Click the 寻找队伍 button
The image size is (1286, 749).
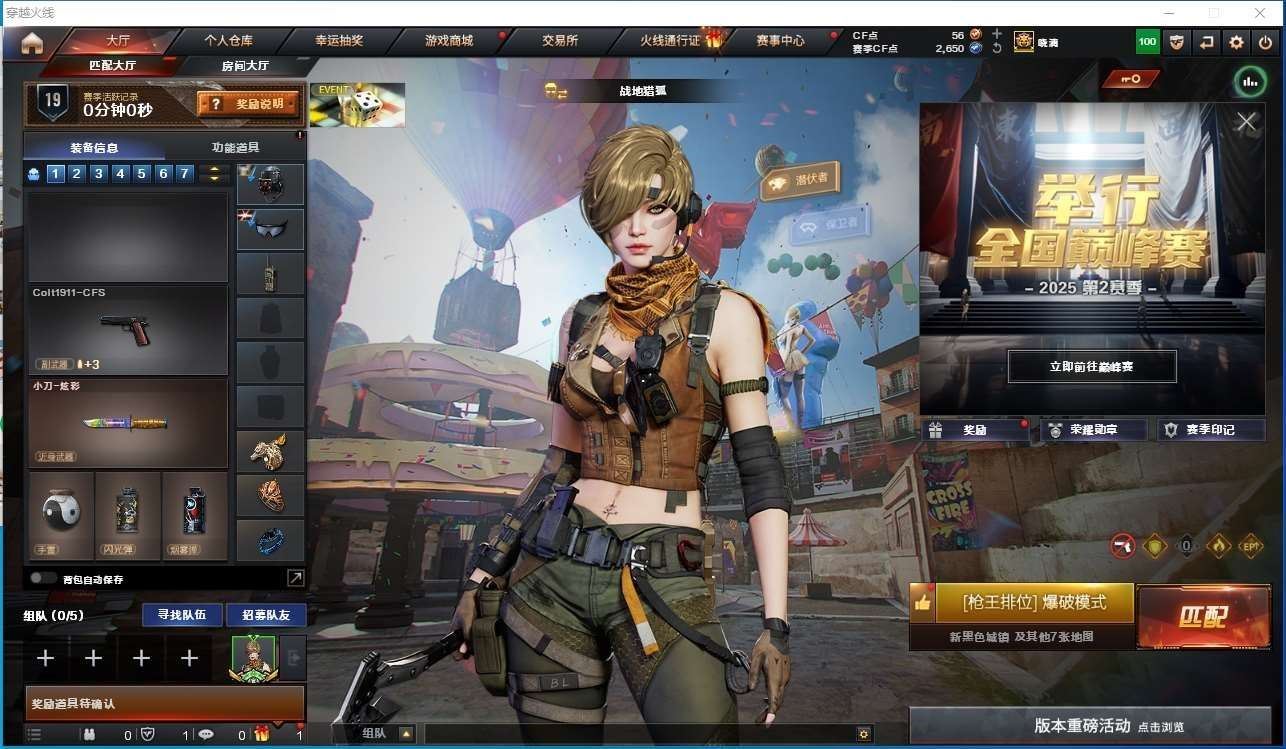(x=181, y=614)
